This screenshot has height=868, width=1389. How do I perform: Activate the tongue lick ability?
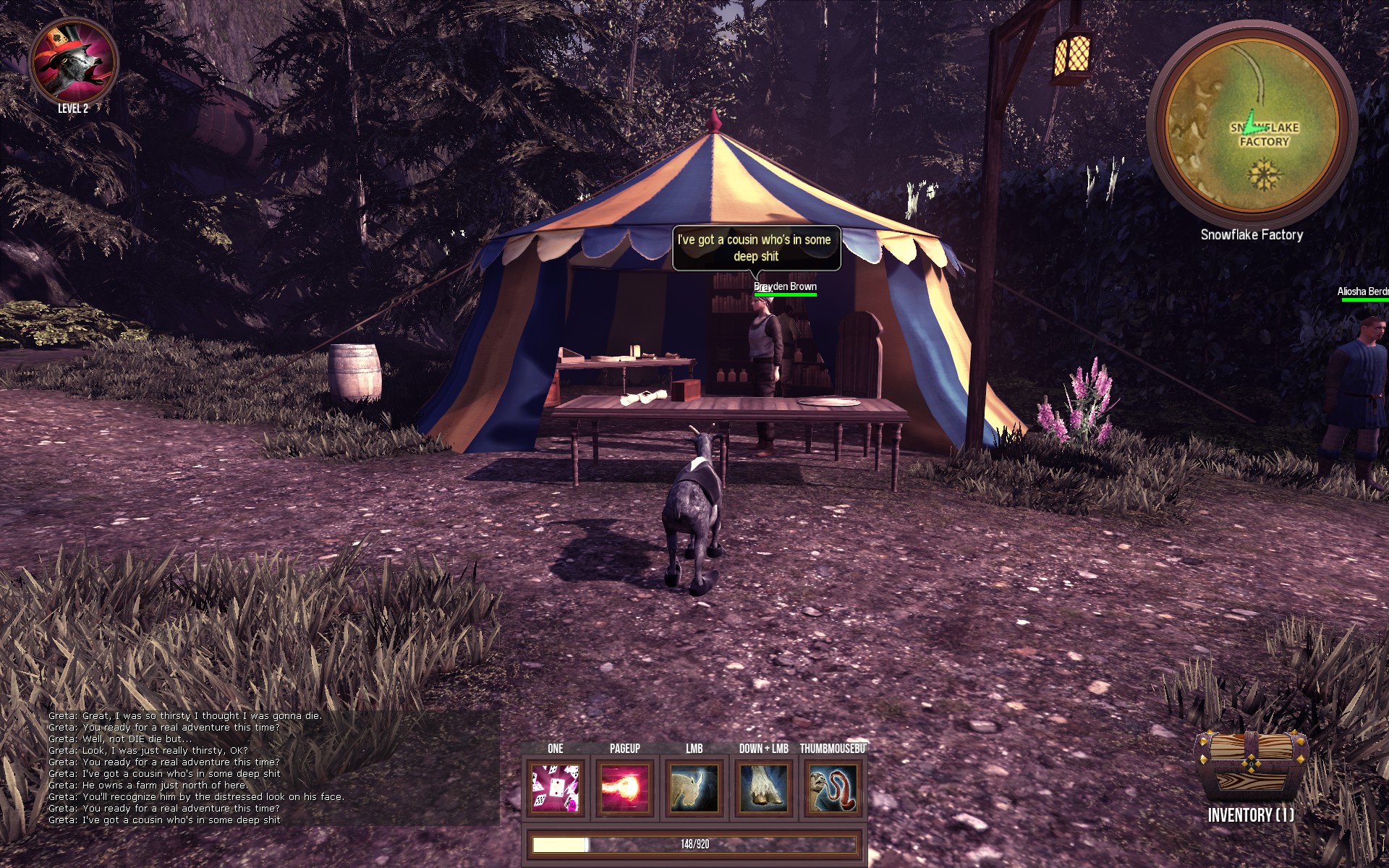click(833, 788)
